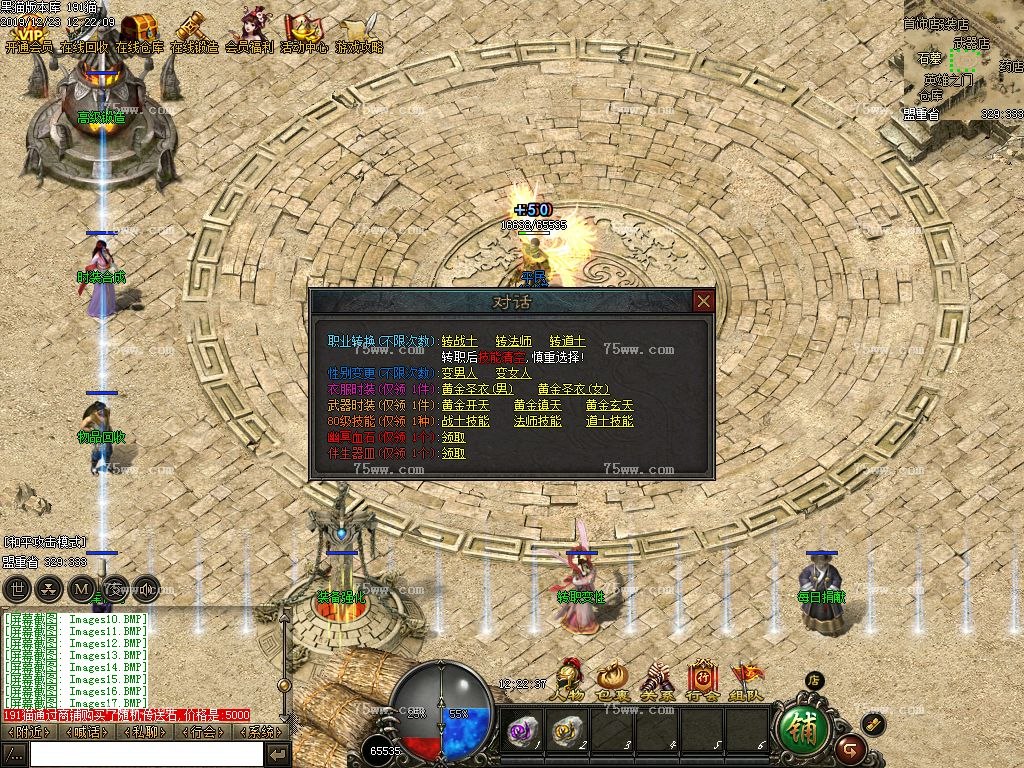This screenshot has width=1024, height=768.
Task: Close the 对话 dialogue window
Action: tap(704, 301)
